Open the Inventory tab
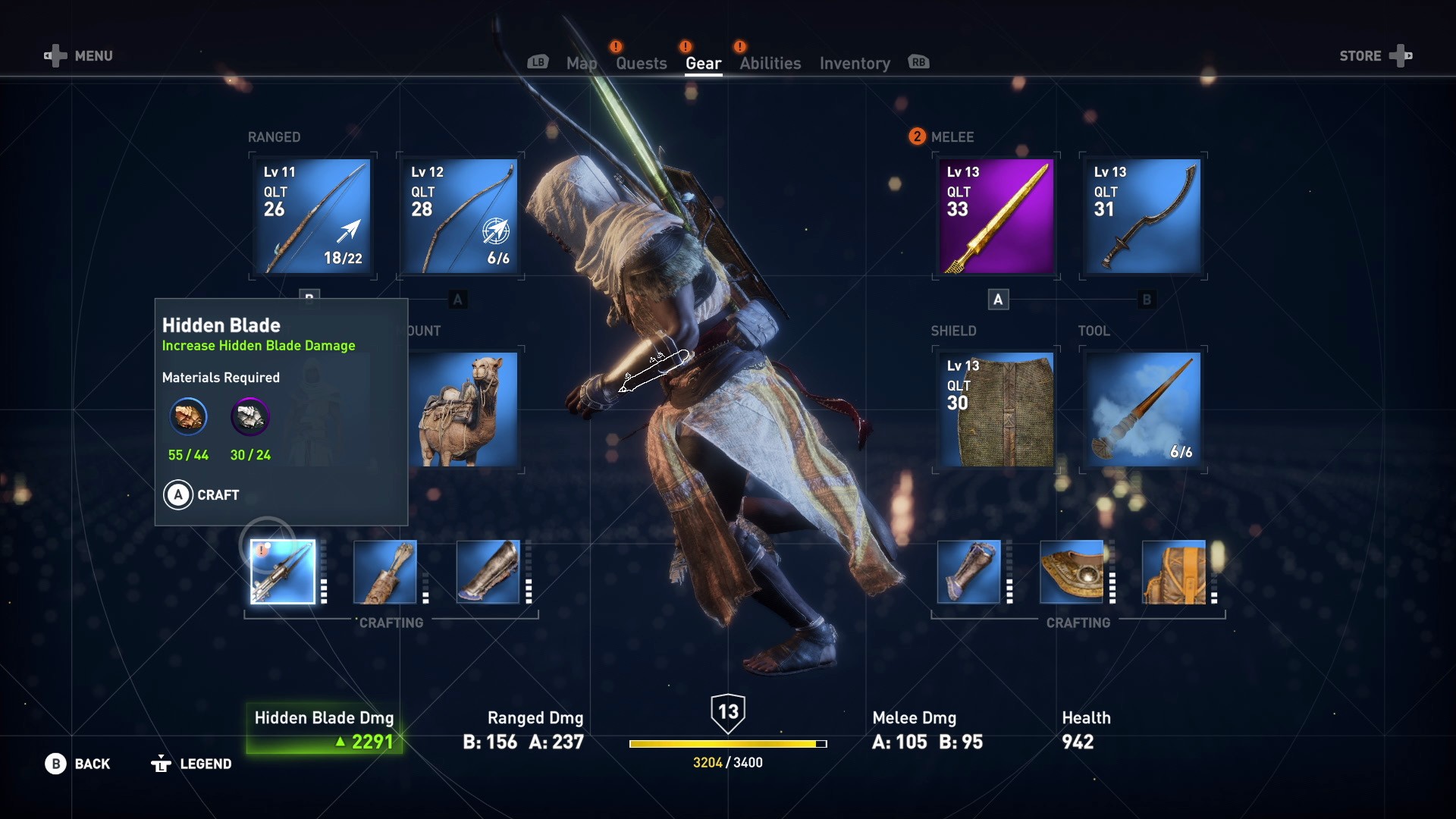 pyautogui.click(x=855, y=64)
